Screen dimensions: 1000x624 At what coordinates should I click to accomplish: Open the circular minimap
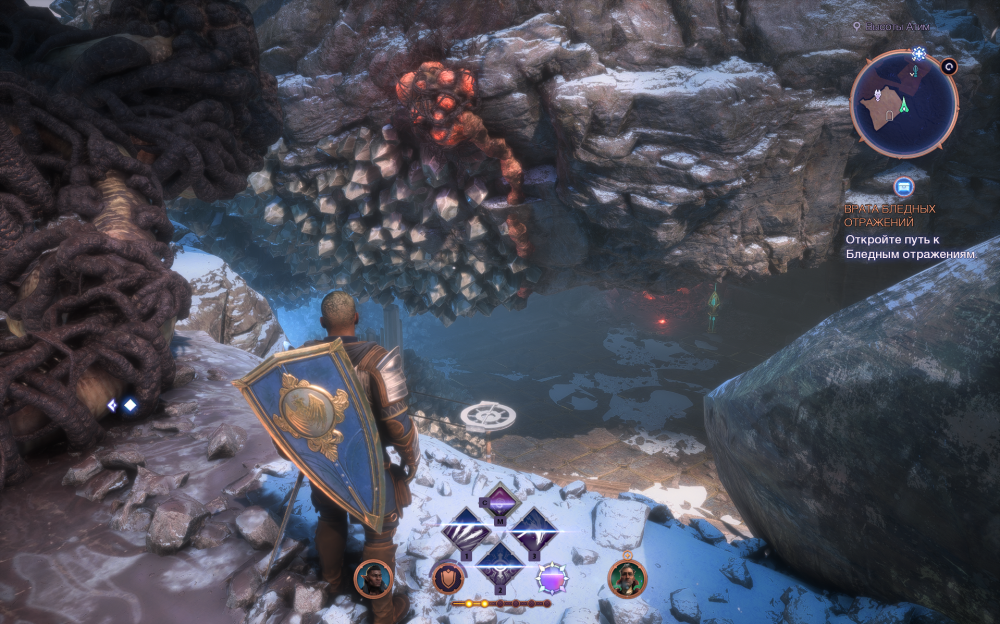904,104
